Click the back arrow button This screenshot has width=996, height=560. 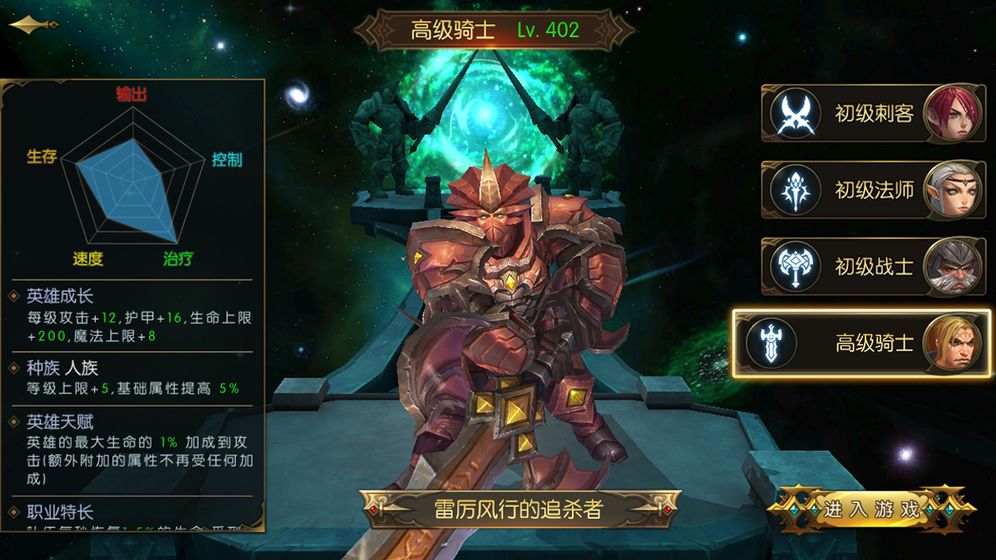tap(33, 26)
